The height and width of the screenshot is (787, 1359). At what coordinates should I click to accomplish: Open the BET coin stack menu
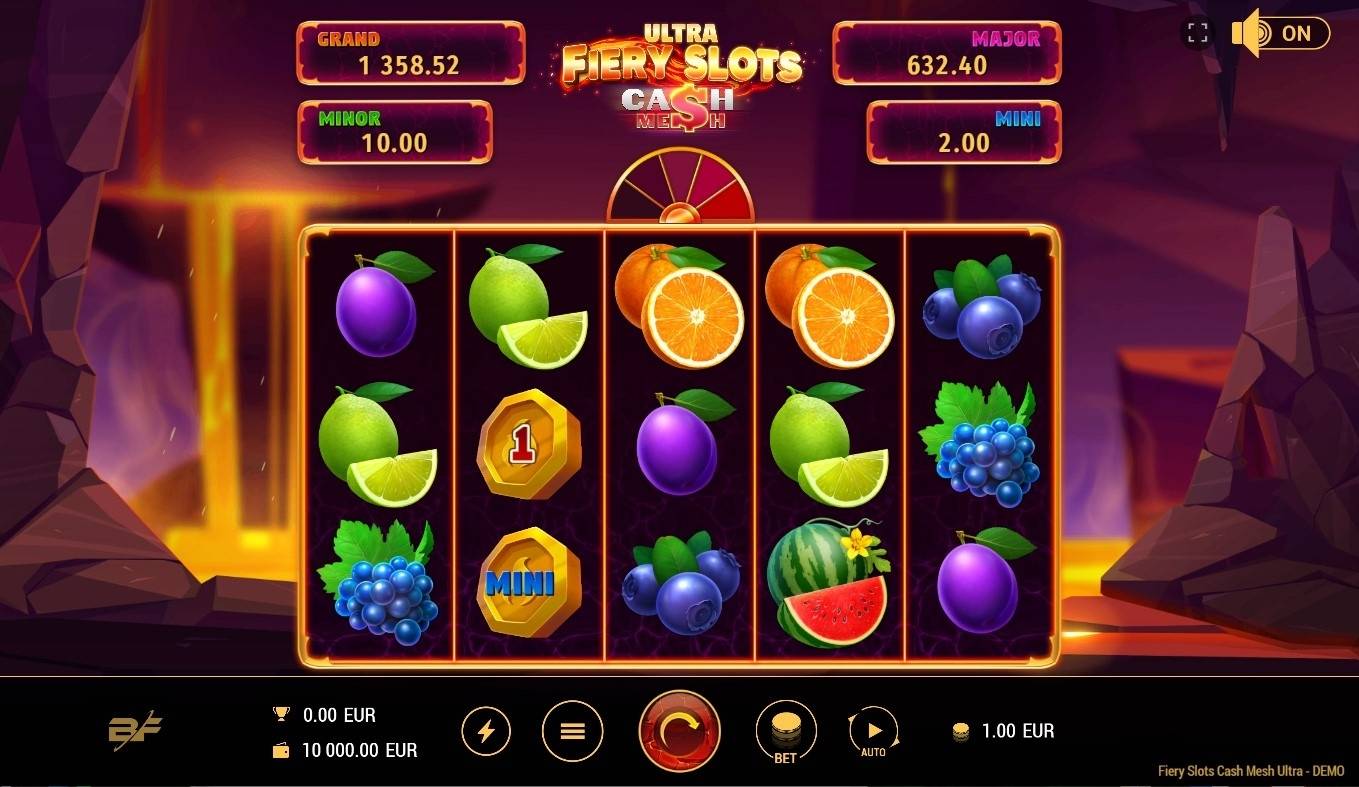(786, 731)
